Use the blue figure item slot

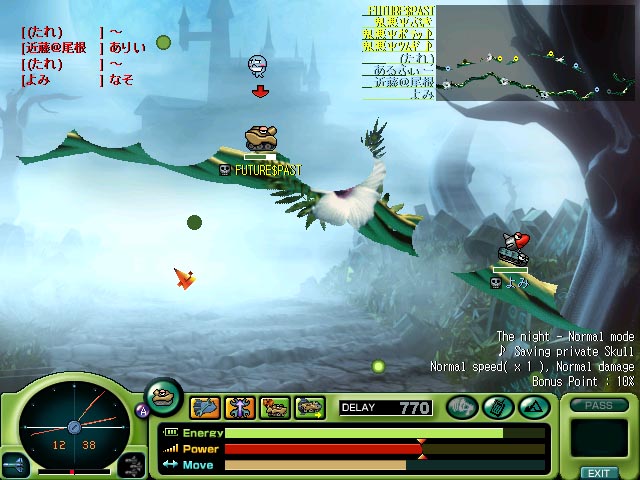[240, 407]
